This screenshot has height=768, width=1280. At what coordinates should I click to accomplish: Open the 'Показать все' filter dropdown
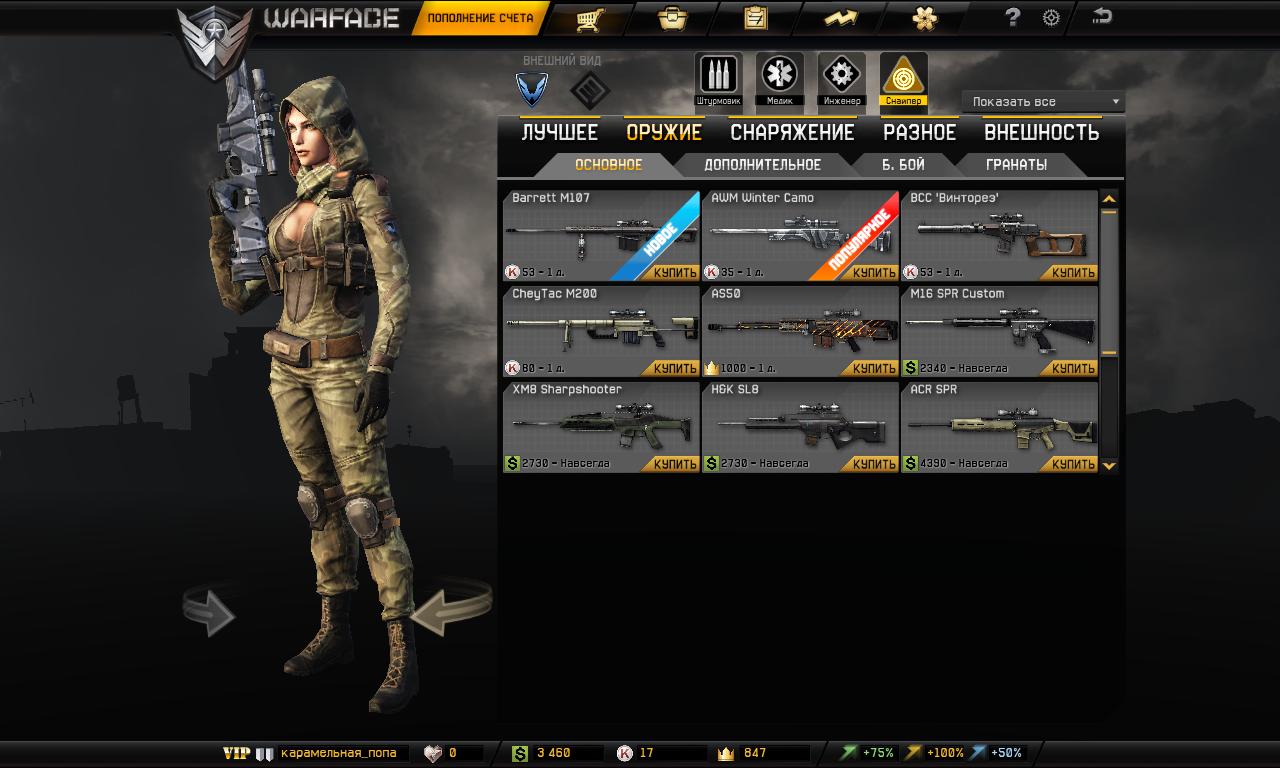click(x=1043, y=102)
